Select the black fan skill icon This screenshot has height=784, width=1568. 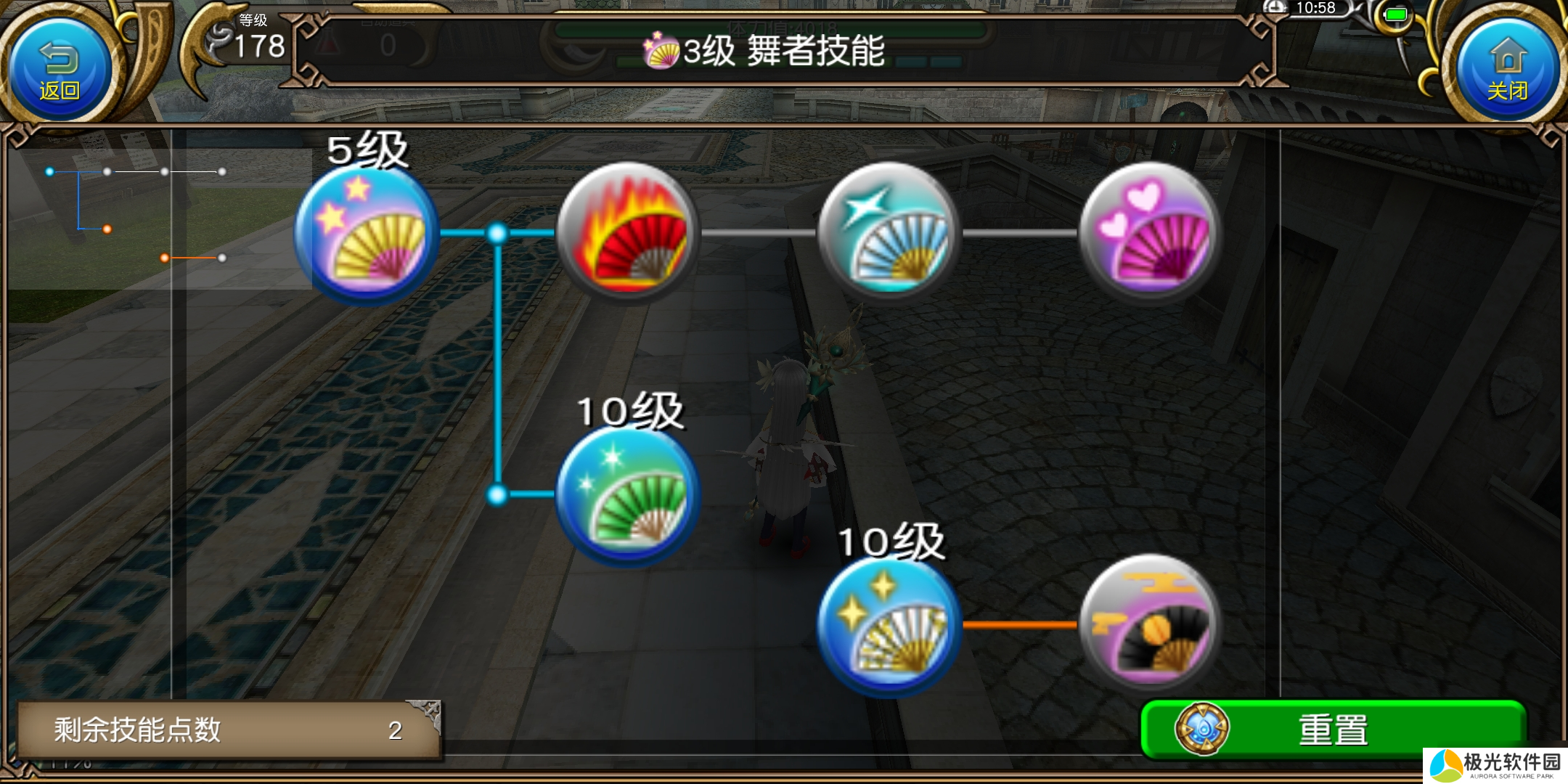(x=1154, y=626)
